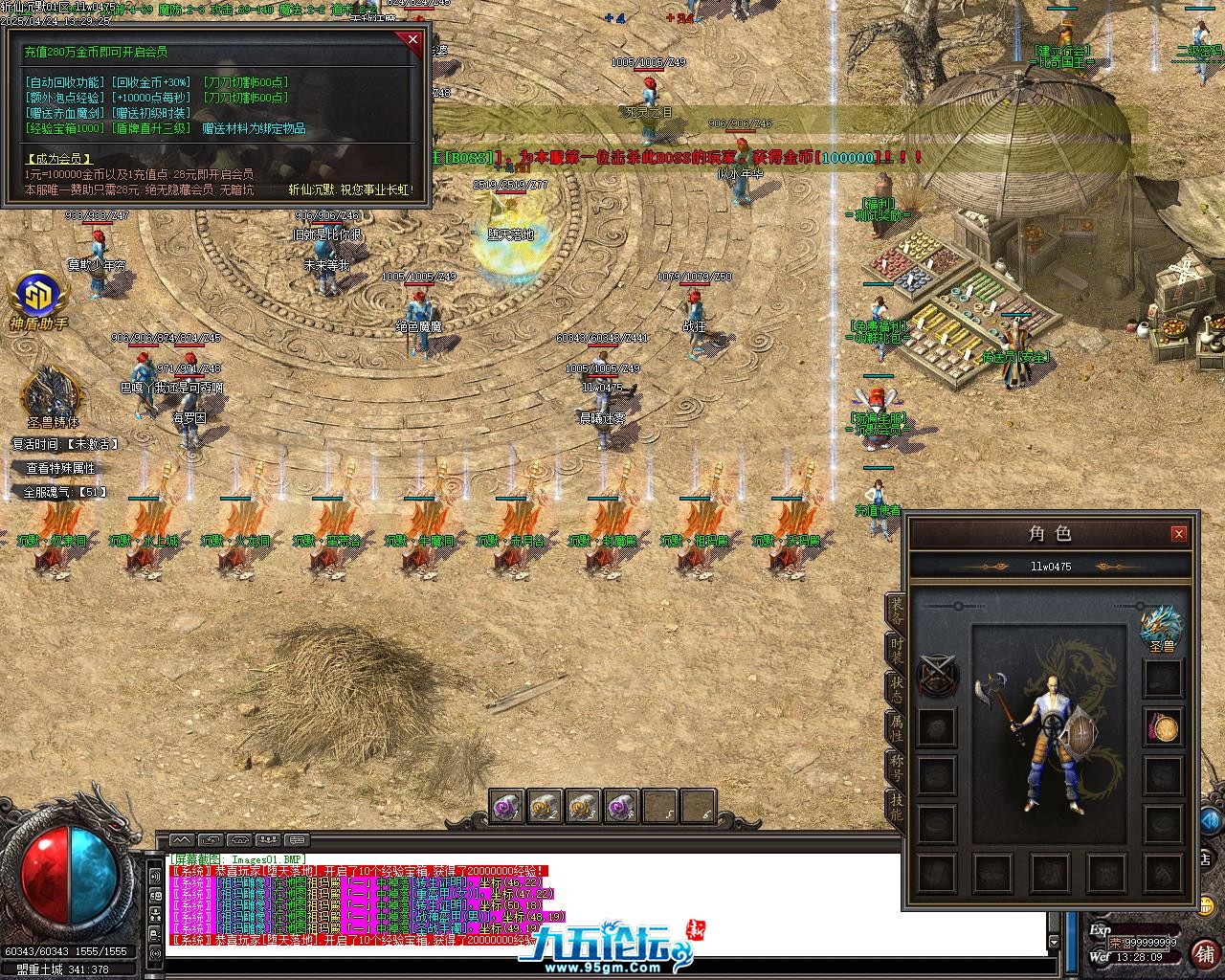Select the crossed-swords emblem equipment slot
This screenshot has height=980, width=1225.
coord(937,677)
